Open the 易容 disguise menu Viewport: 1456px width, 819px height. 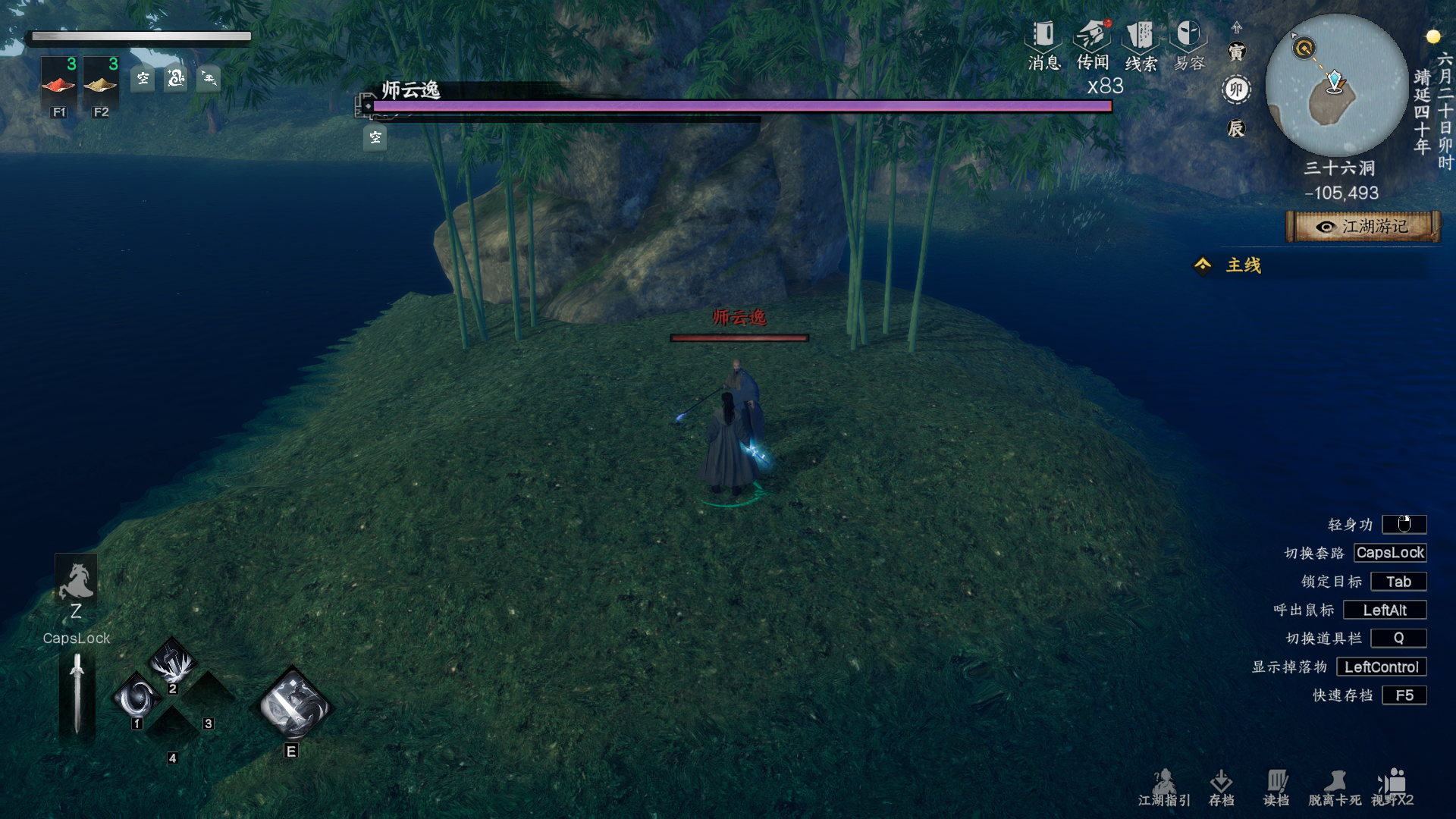[1188, 45]
